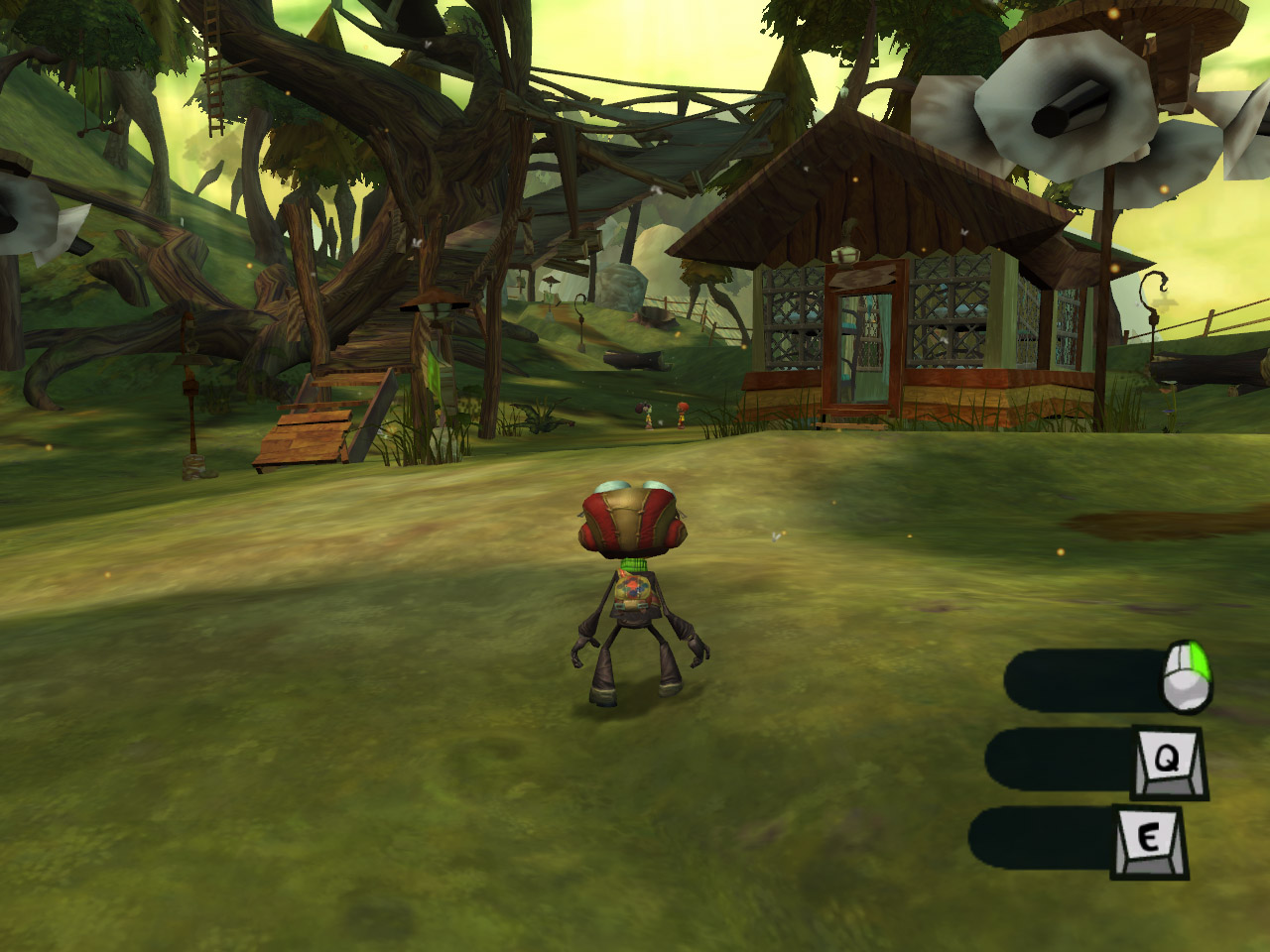Screen dimensions: 1270x952
Task: Select the Q key ability slot
Action: (x=1164, y=761)
